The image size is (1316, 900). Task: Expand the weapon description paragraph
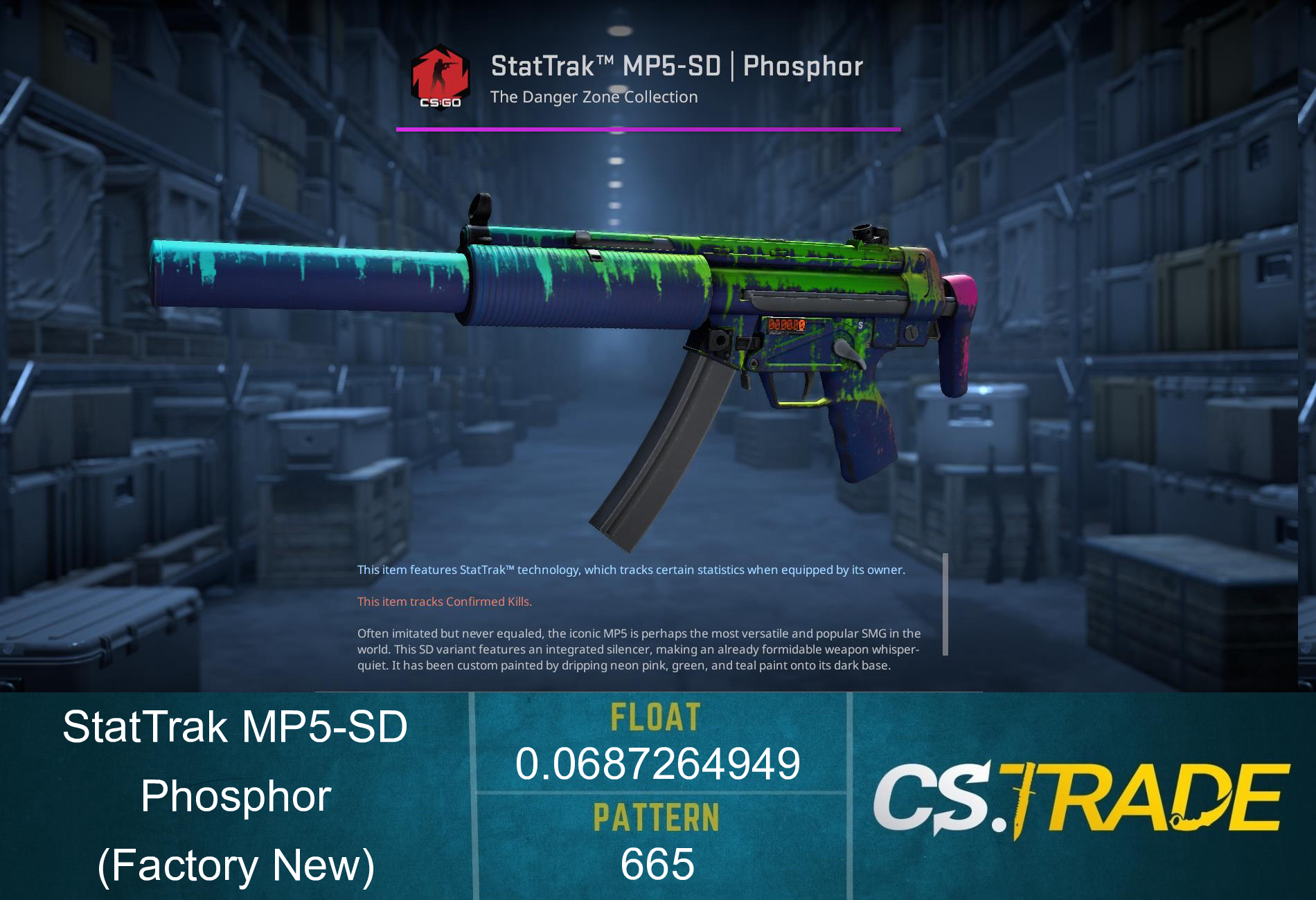641,649
